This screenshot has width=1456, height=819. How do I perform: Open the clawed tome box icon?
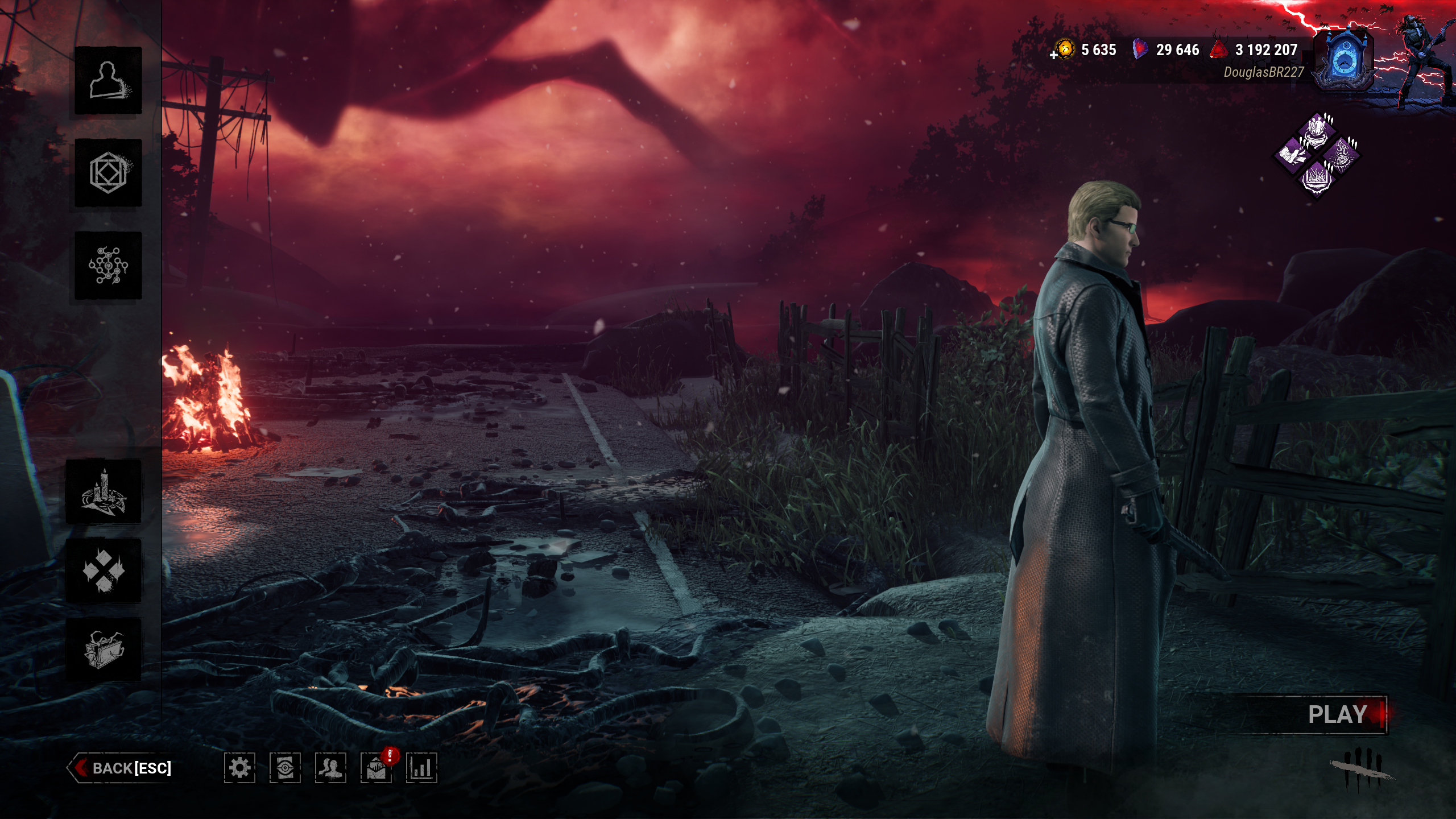tap(104, 649)
